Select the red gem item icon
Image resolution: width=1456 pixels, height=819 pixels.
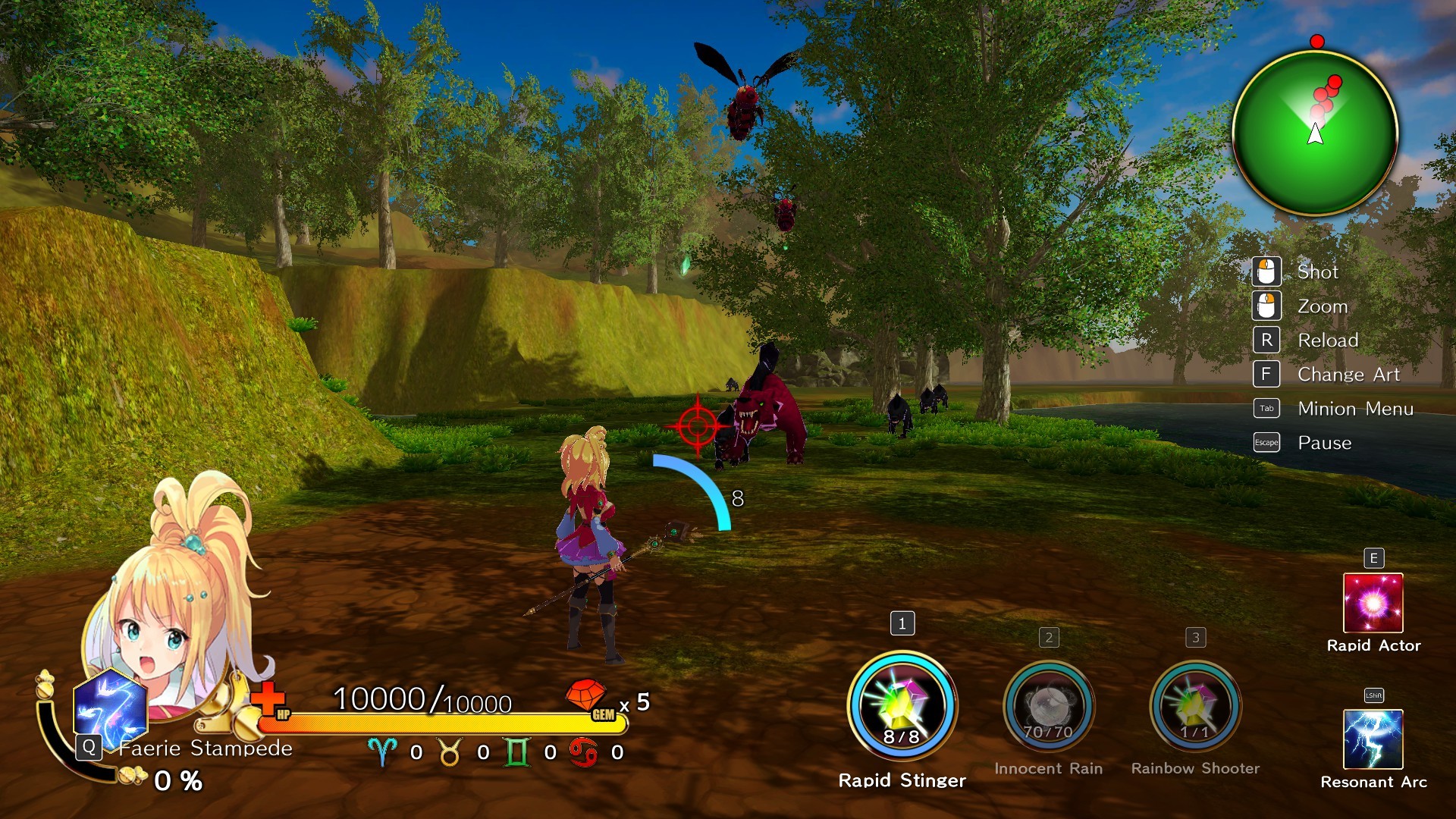pyautogui.click(x=586, y=695)
